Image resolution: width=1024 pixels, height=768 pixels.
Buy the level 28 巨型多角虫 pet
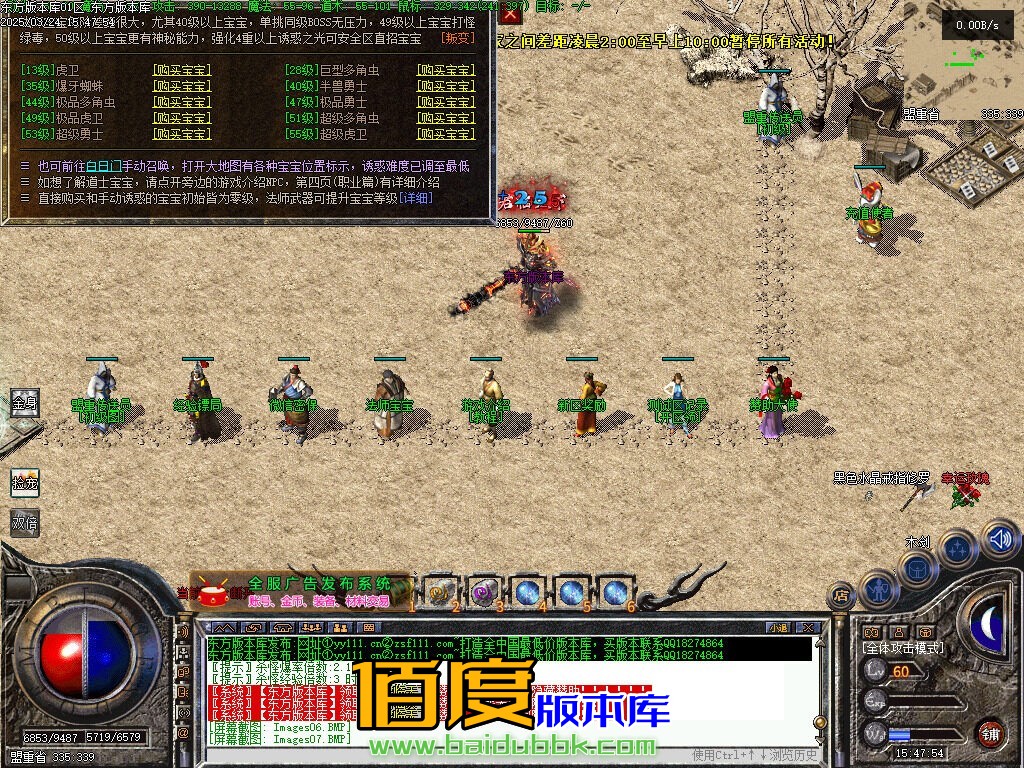point(446,70)
